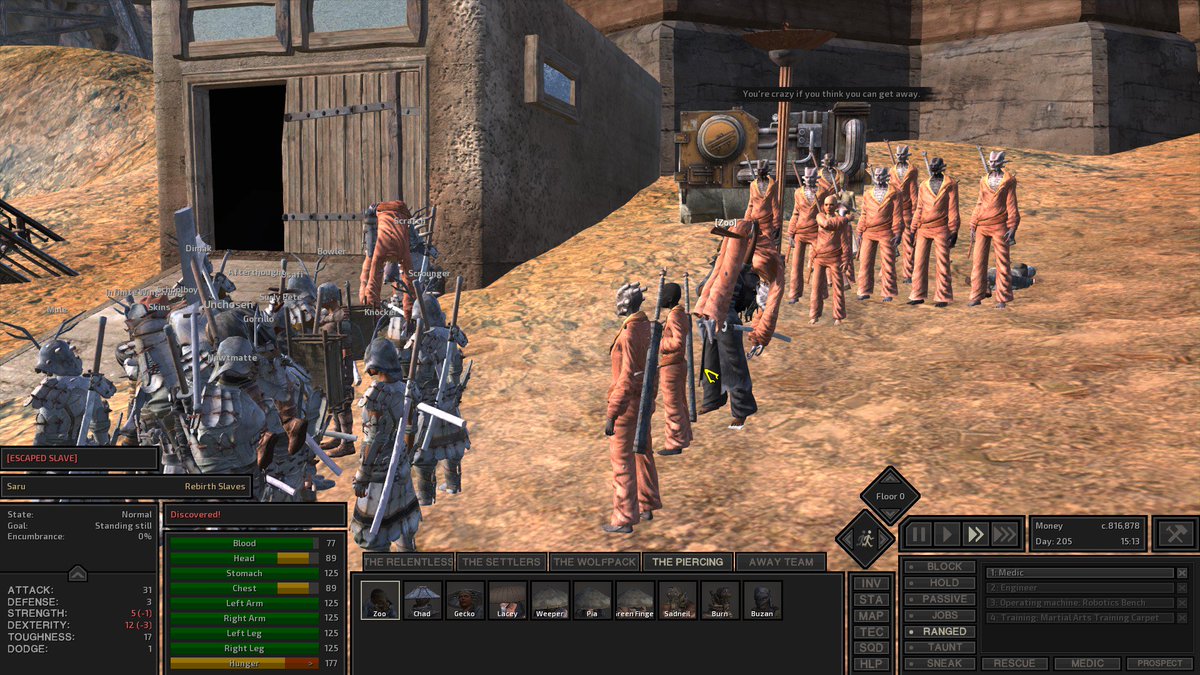1200x675 pixels.
Task: Set game speed to fast forward
Action: 976,534
